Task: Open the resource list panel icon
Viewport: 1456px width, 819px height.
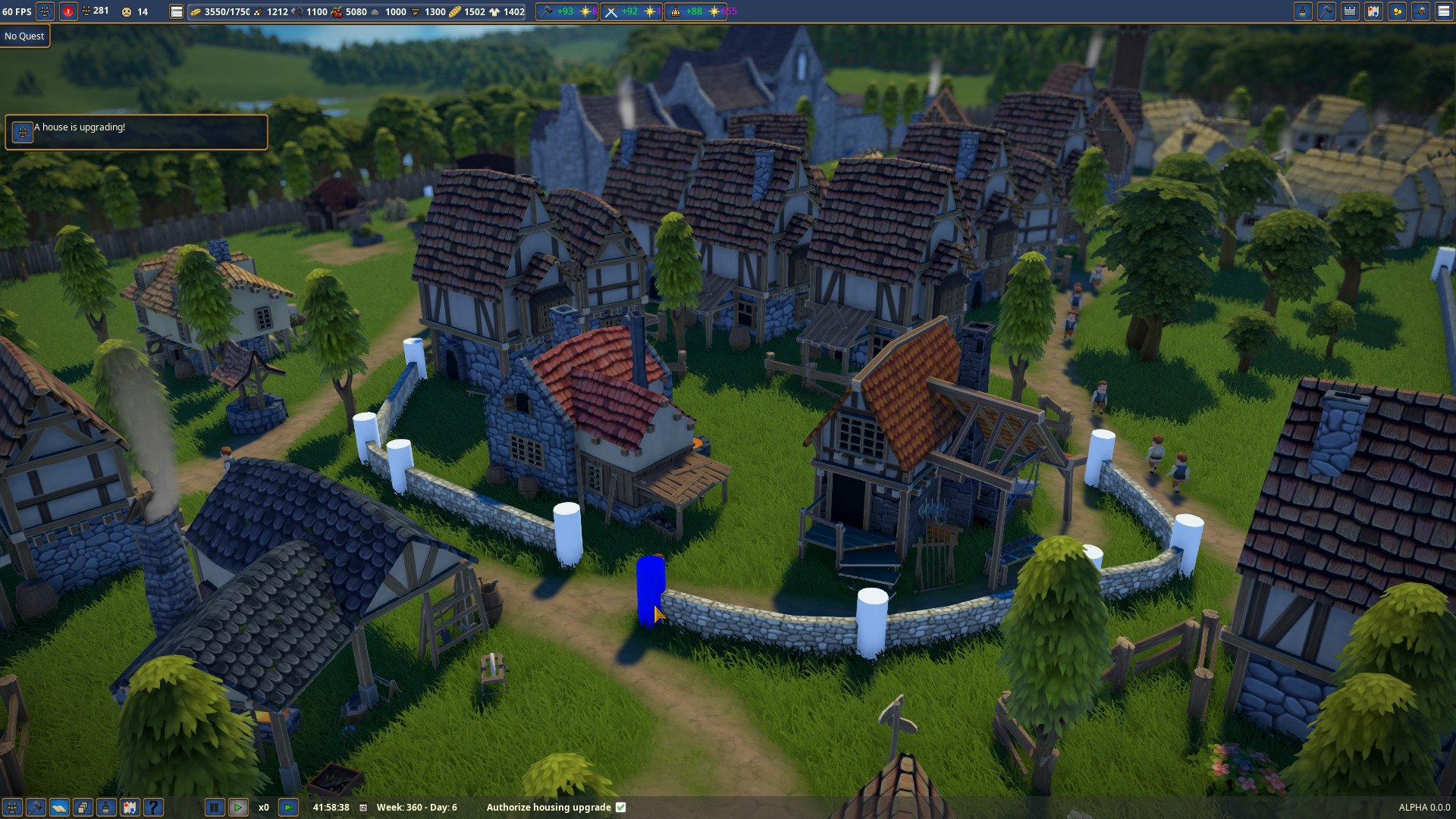Action: click(x=176, y=11)
